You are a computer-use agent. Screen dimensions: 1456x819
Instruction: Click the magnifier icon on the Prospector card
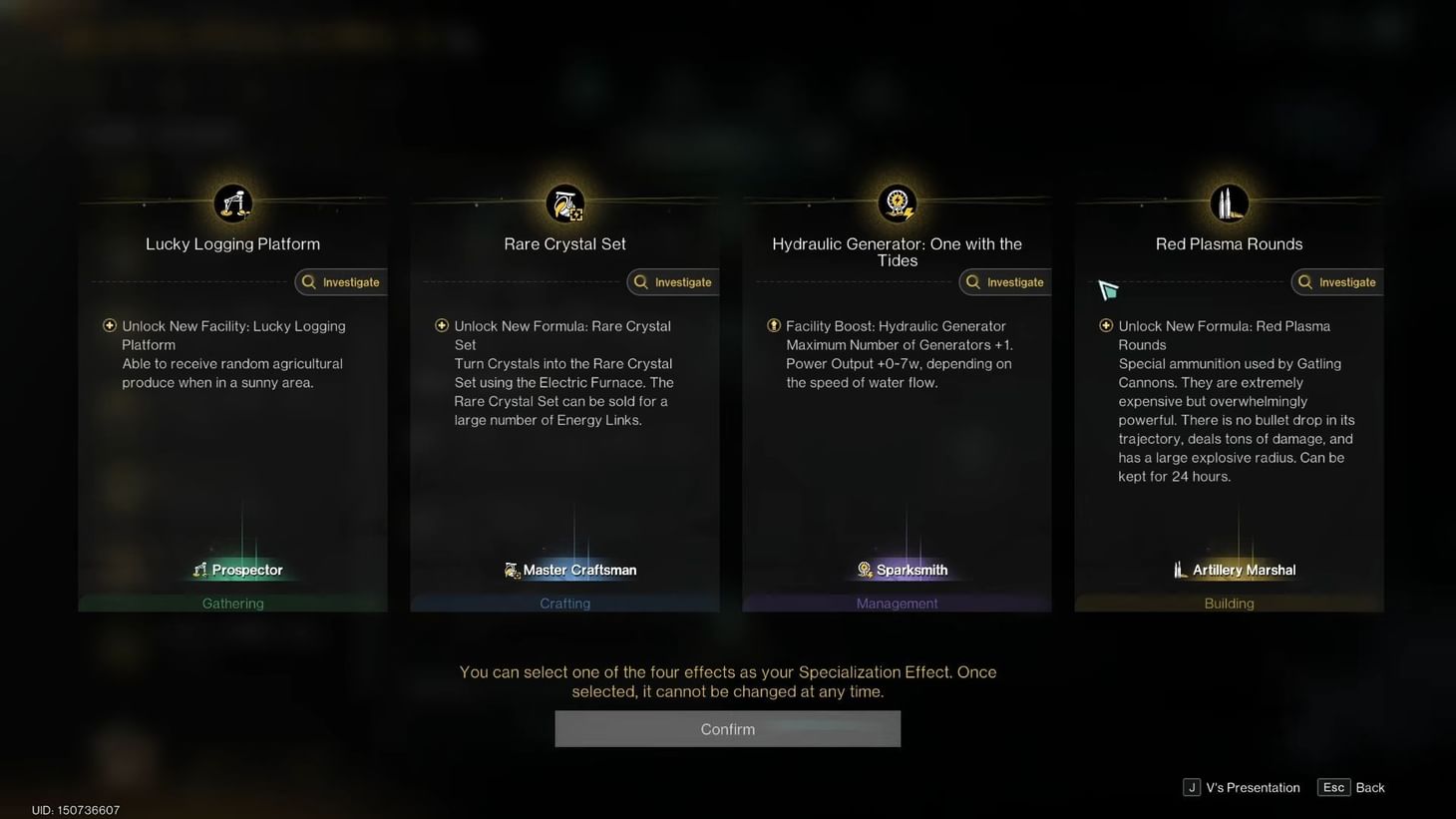point(308,282)
